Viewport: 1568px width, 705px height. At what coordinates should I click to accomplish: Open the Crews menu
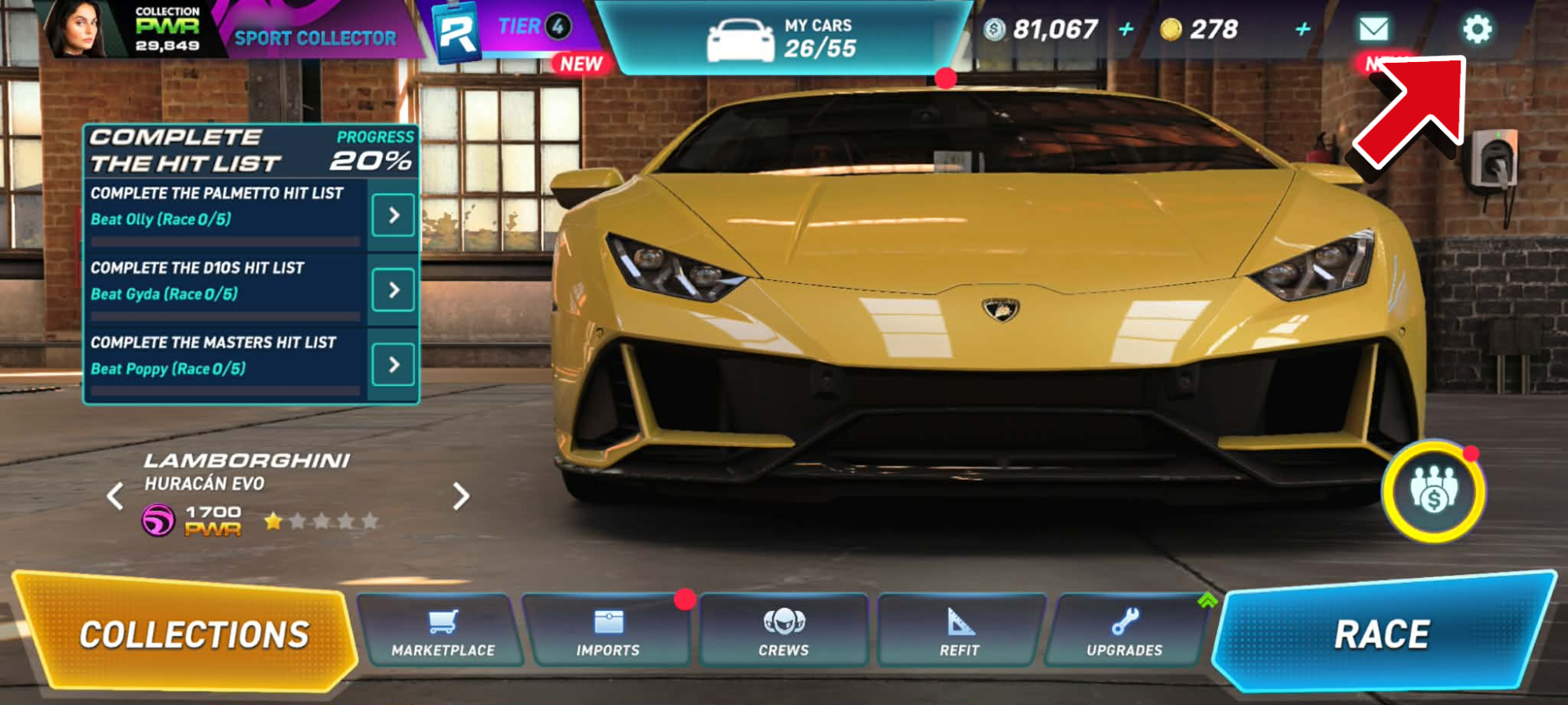(x=784, y=632)
